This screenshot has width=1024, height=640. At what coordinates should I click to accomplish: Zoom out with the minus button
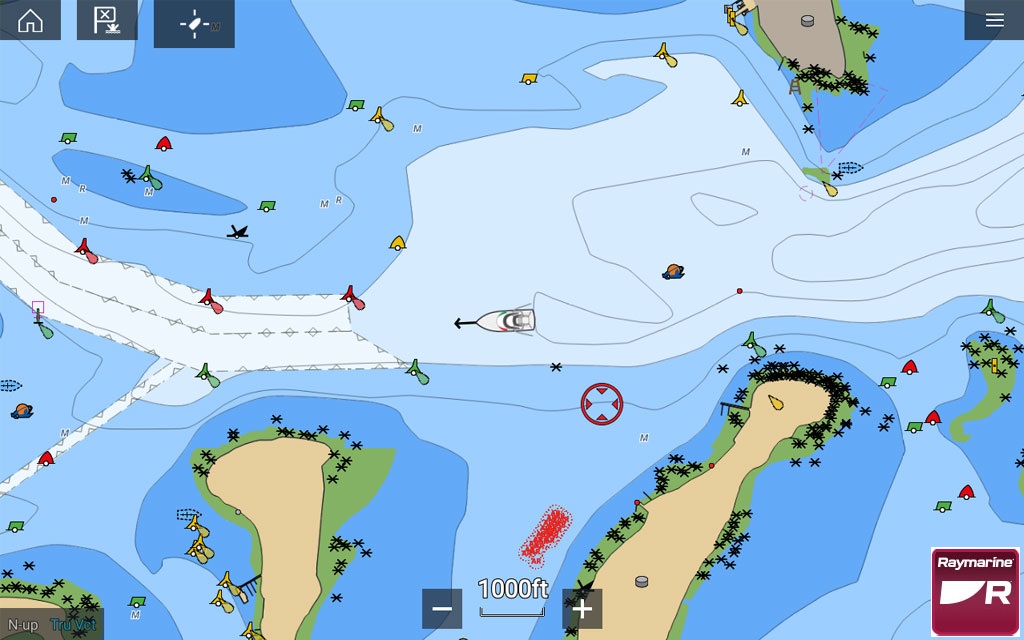442,608
